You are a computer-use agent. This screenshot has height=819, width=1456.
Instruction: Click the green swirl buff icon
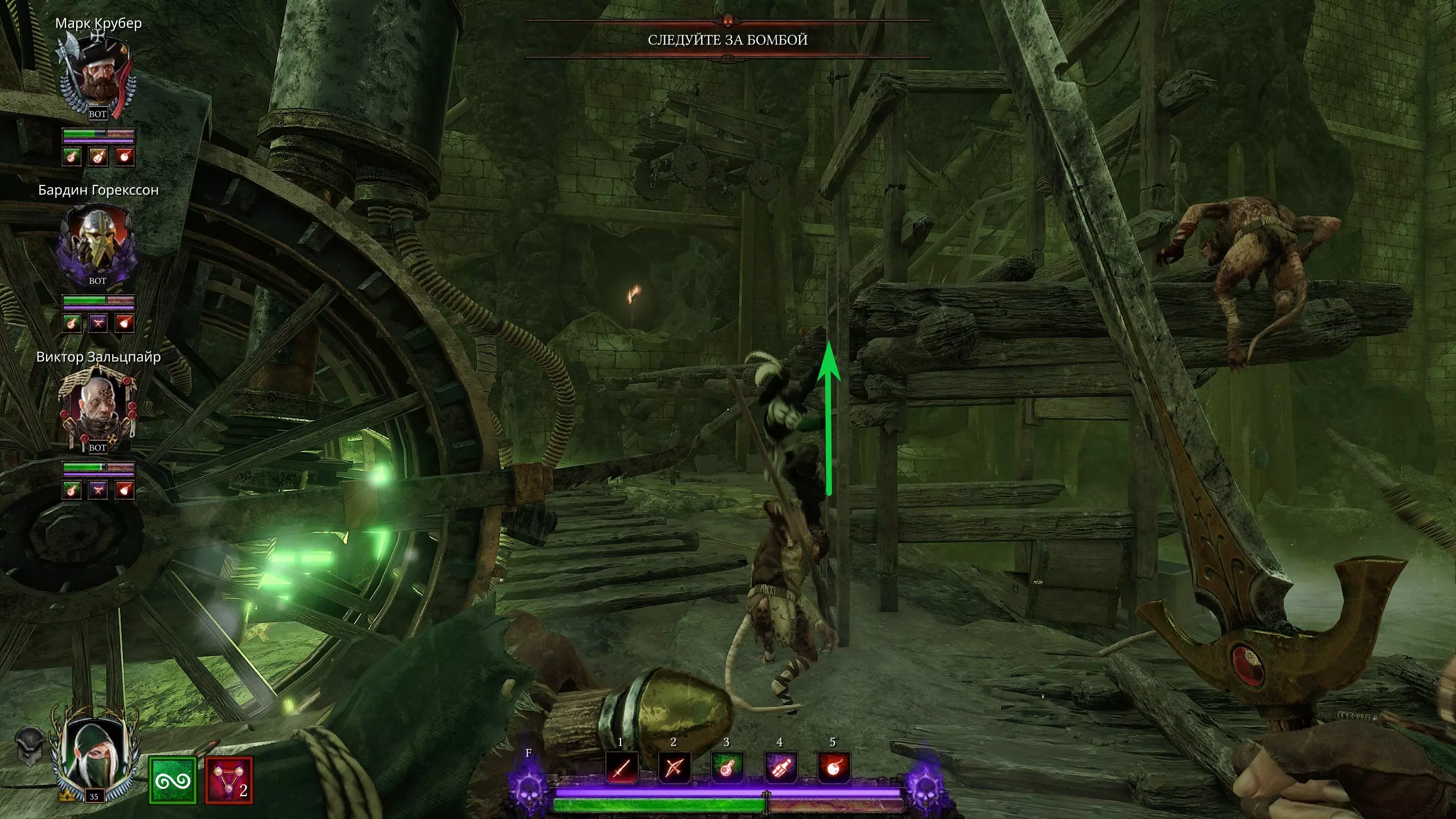point(172,780)
